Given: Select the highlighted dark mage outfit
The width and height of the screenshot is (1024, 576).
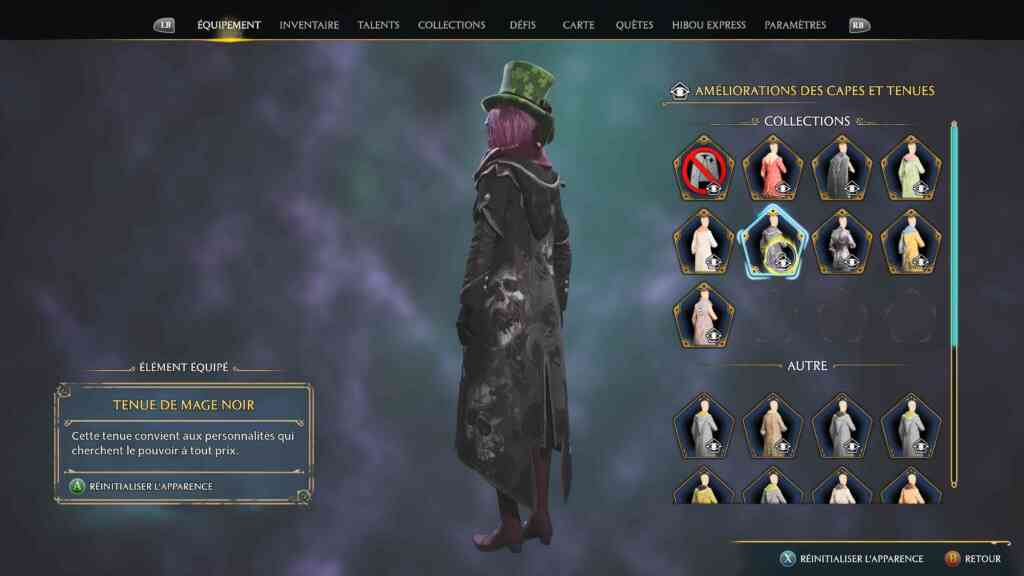Looking at the screenshot, I should click(x=773, y=242).
